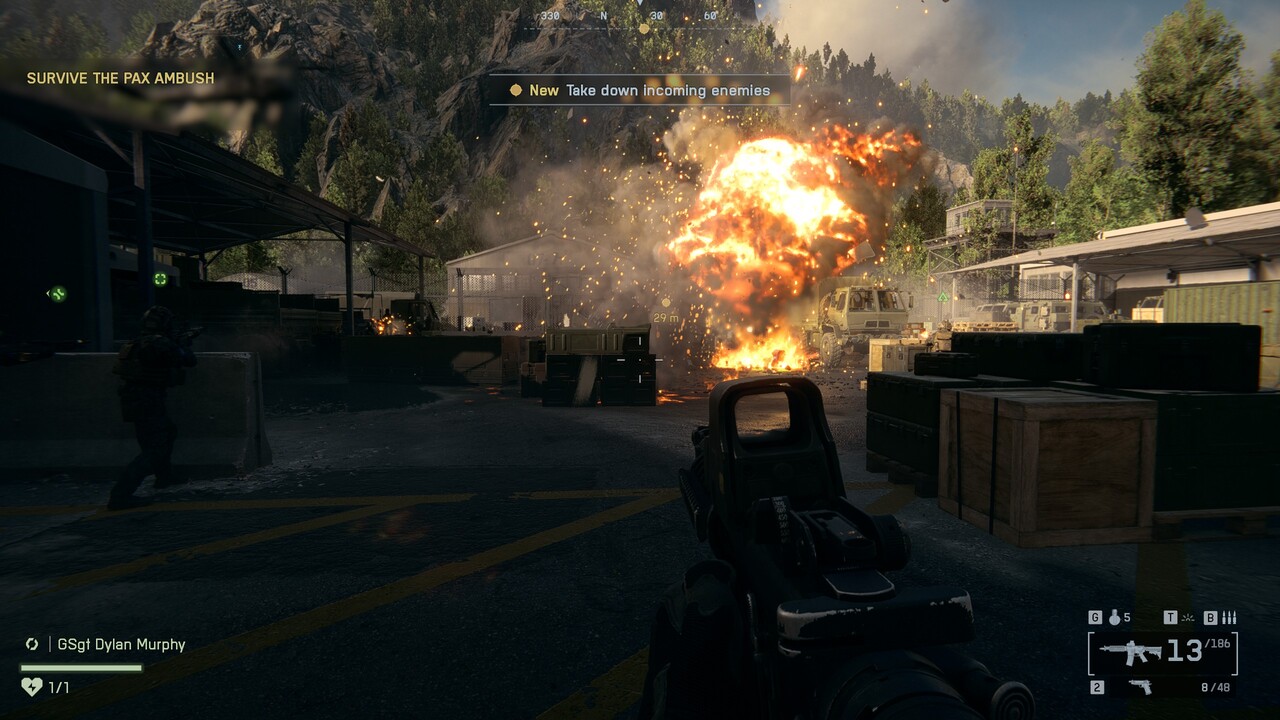This screenshot has height=720, width=1280.
Task: Click the heart revive counter icon
Action: coord(31,687)
